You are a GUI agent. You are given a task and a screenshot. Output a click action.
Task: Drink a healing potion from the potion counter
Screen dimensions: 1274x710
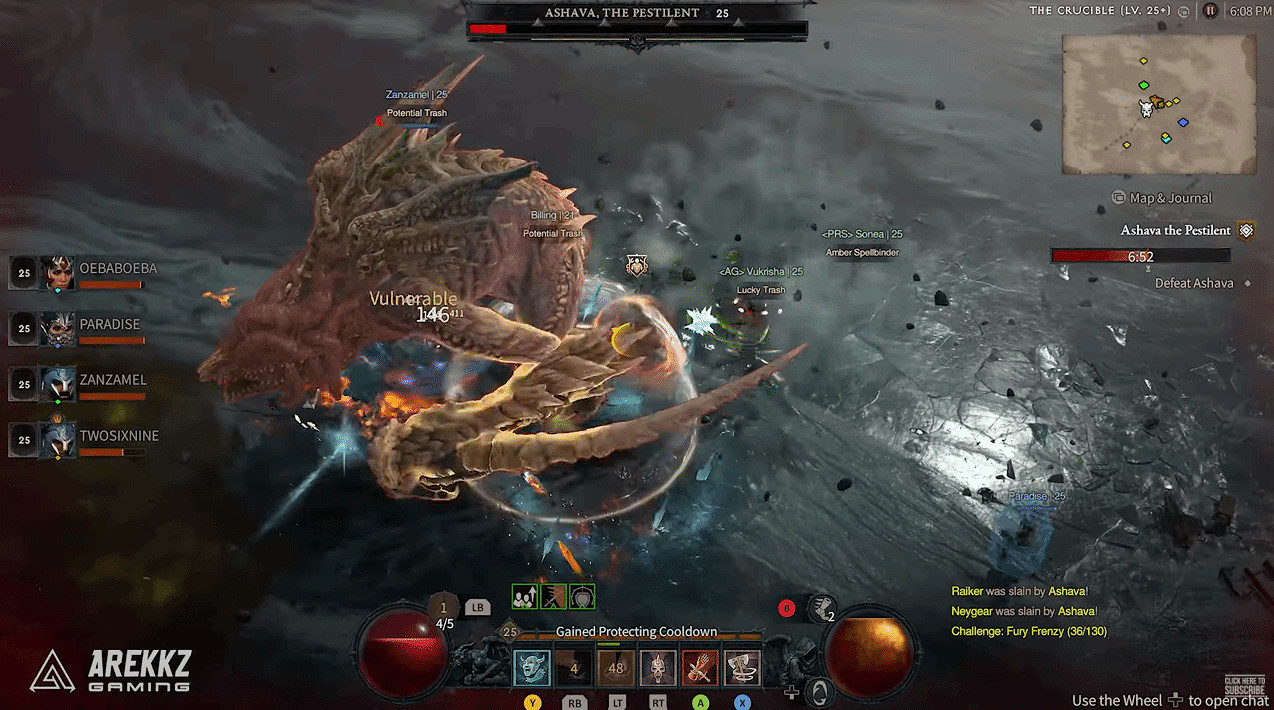(x=444, y=612)
